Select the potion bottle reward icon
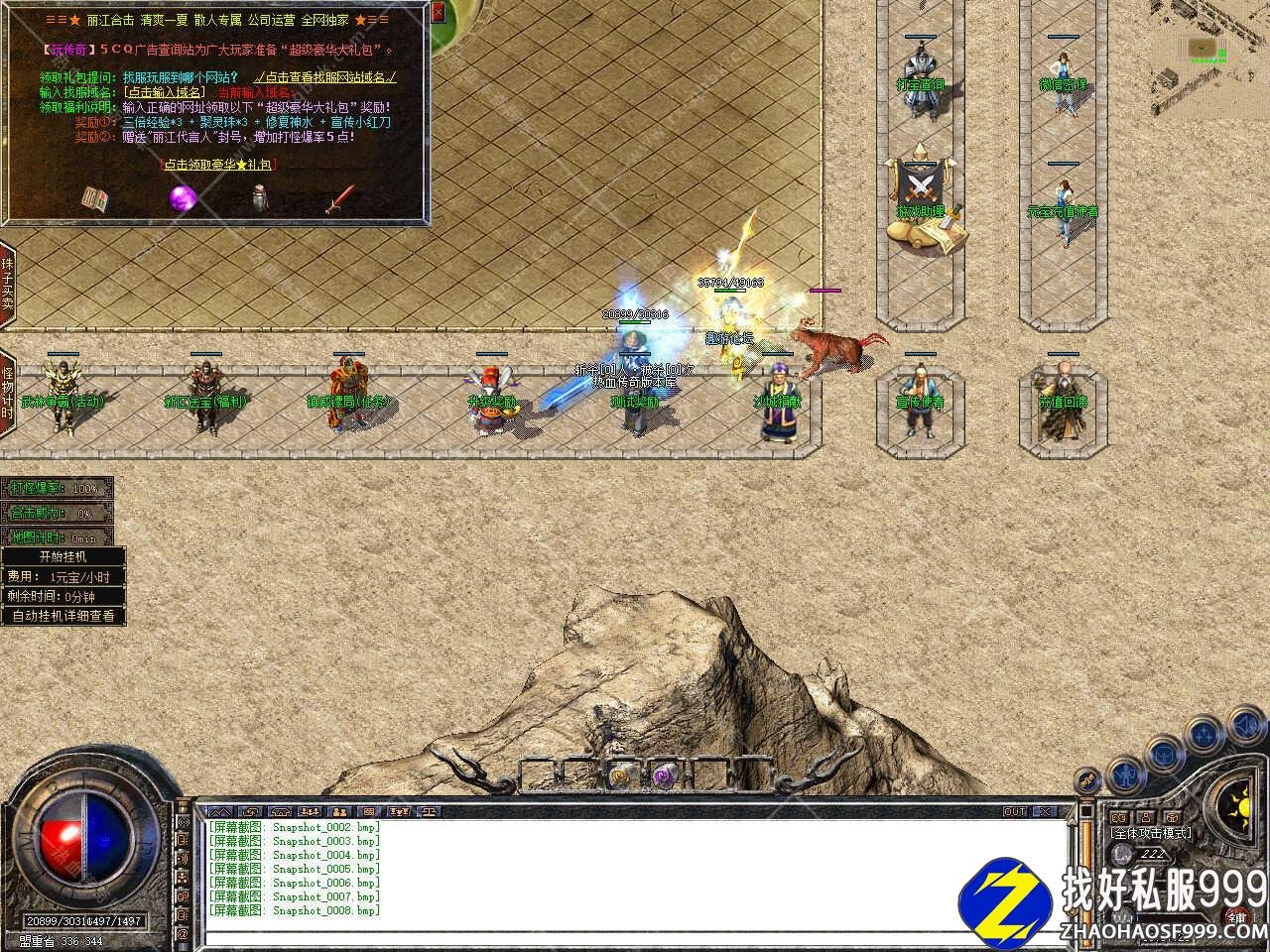 pos(260,198)
